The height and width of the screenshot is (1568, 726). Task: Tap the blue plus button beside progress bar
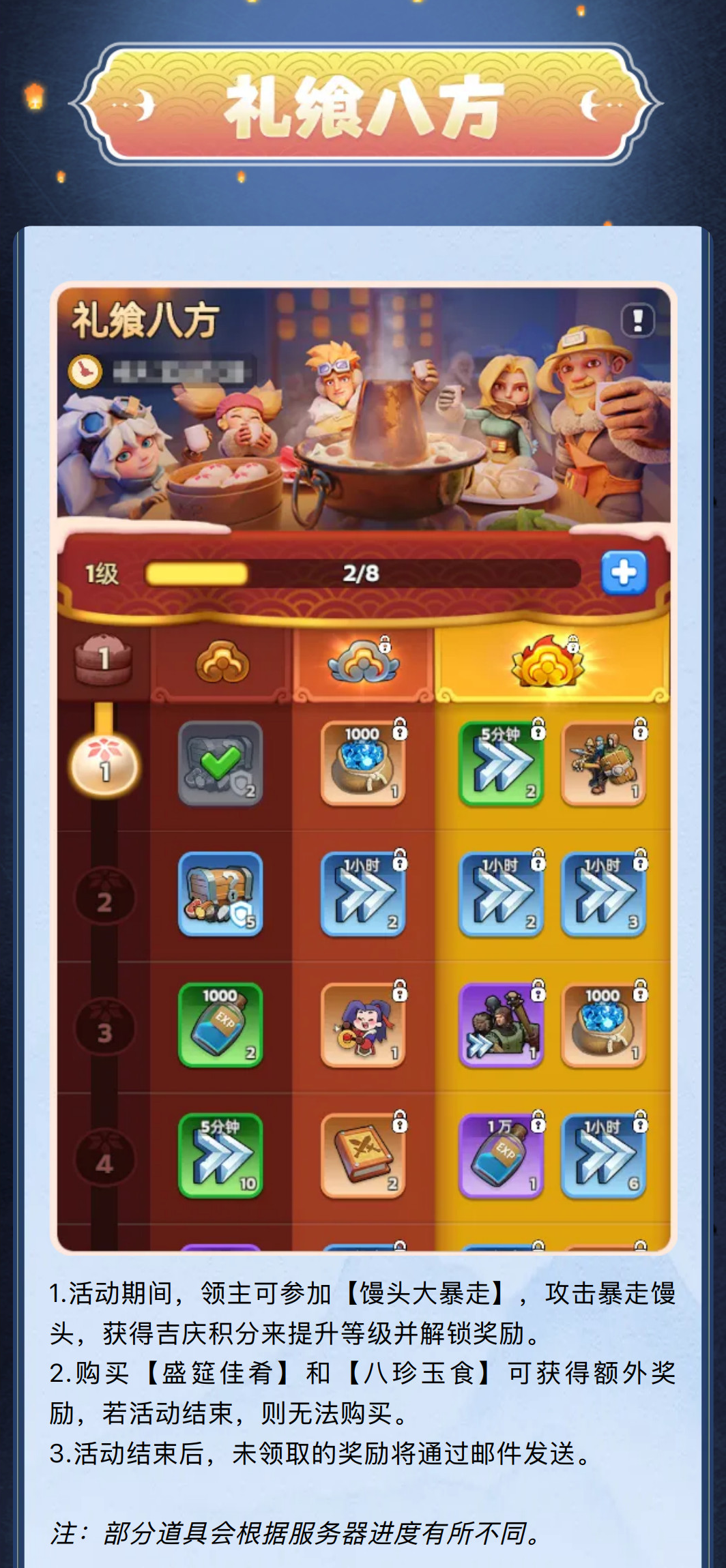624,572
